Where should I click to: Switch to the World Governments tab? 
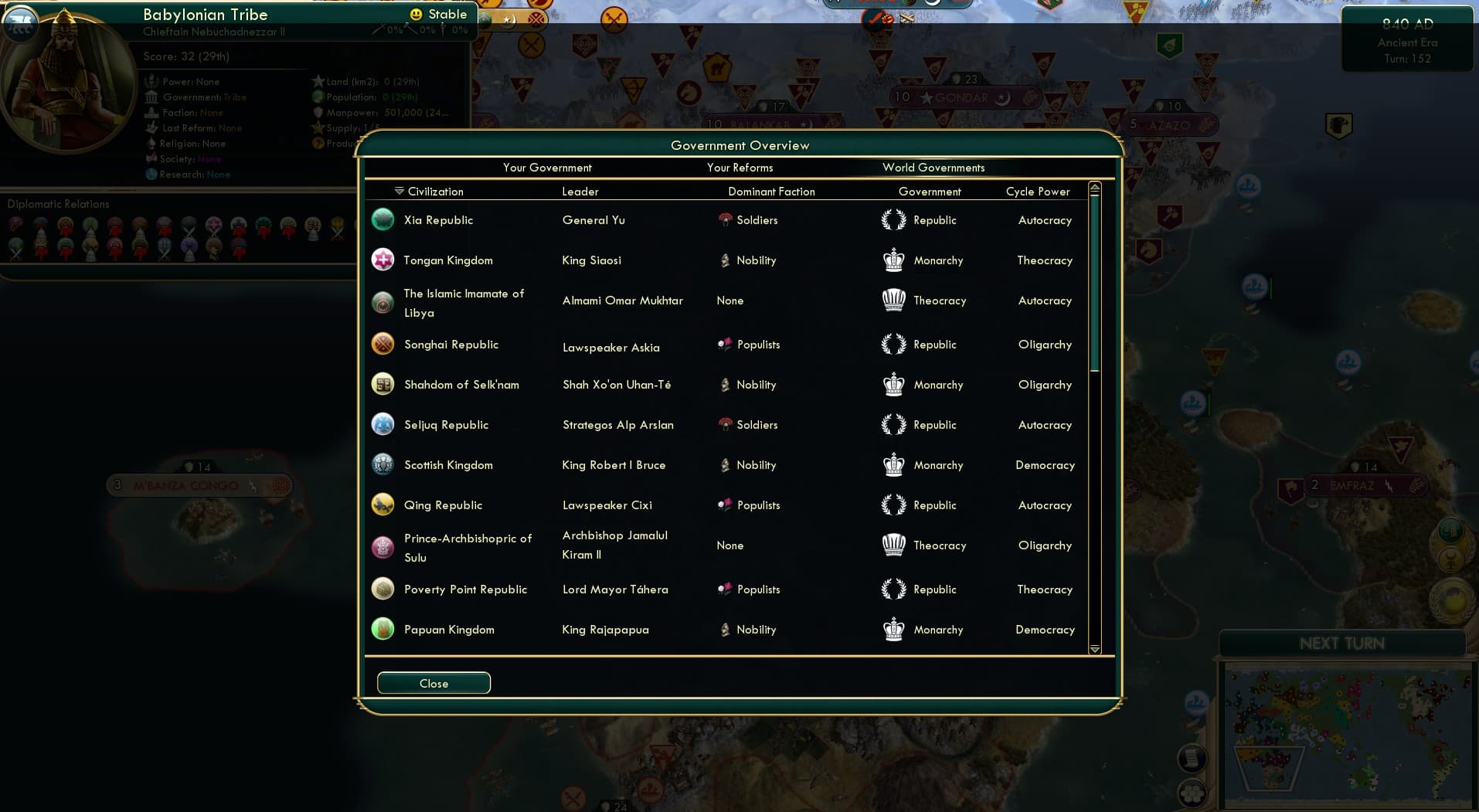(x=933, y=168)
